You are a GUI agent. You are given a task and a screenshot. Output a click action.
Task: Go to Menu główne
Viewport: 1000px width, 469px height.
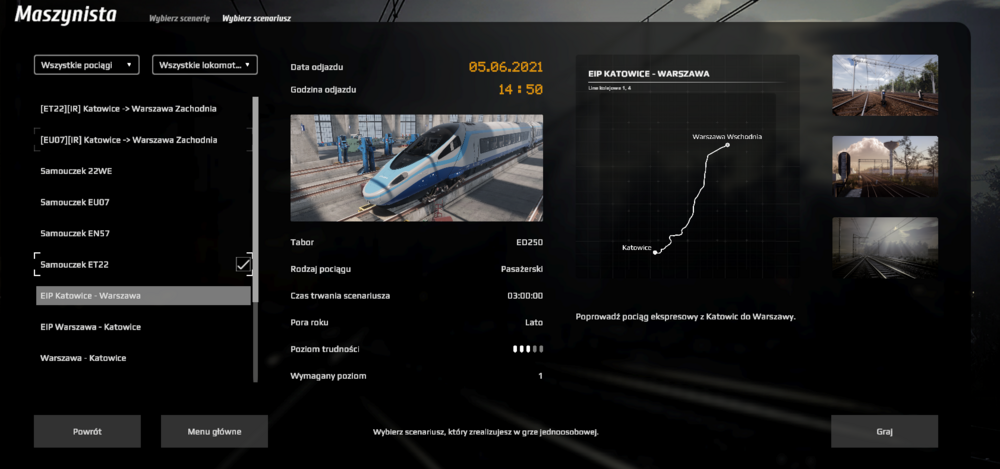[x=214, y=431]
